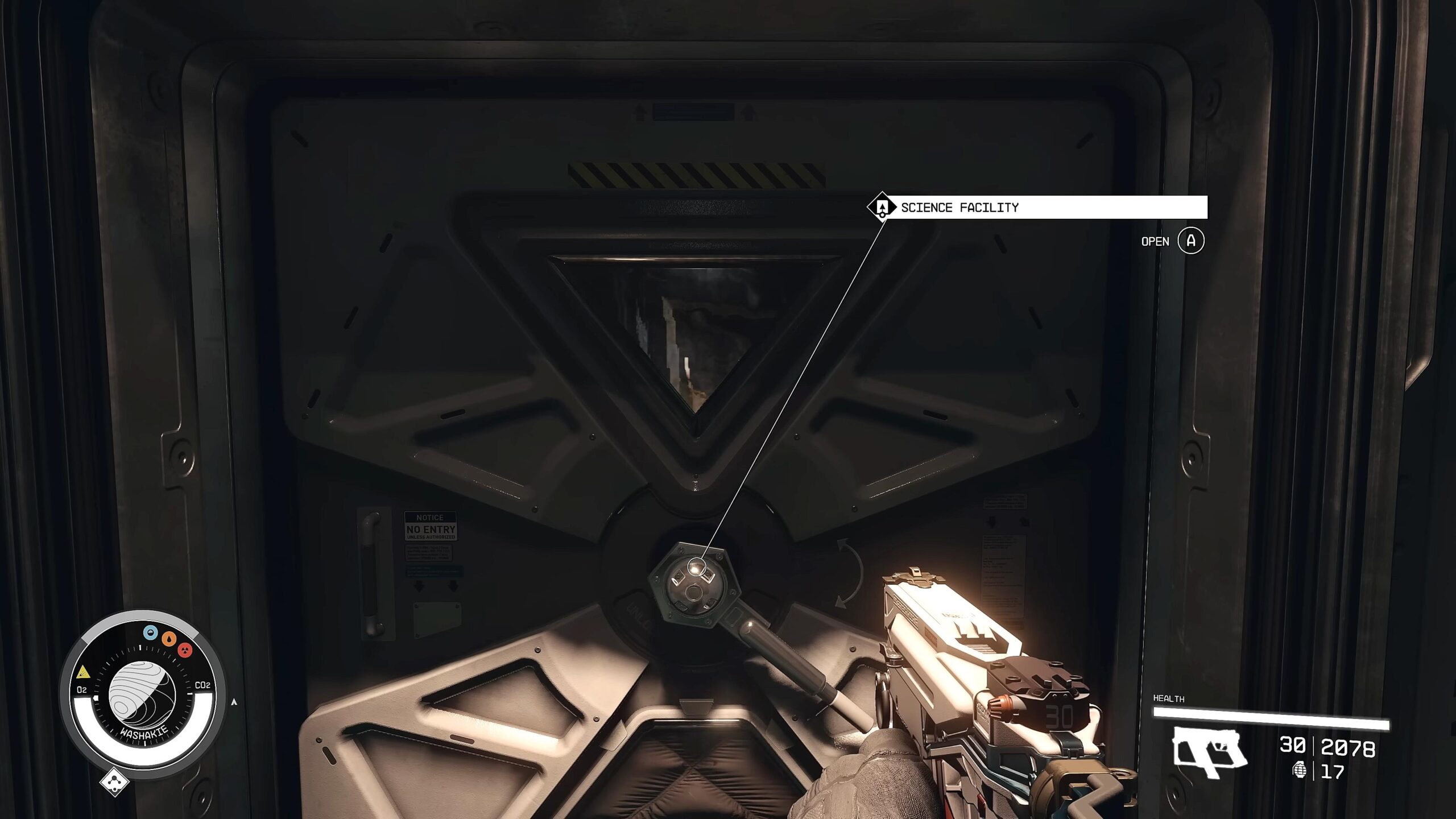Inspect the blue status effect icon
Screen dimensions: 1456x819
150,632
